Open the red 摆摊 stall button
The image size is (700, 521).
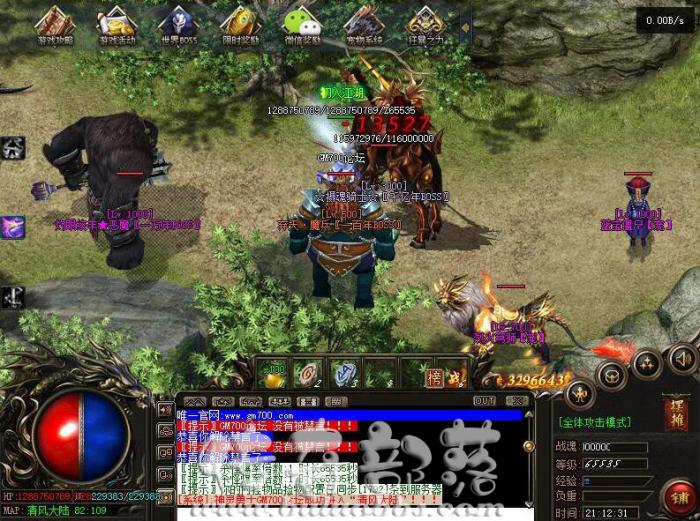676,411
